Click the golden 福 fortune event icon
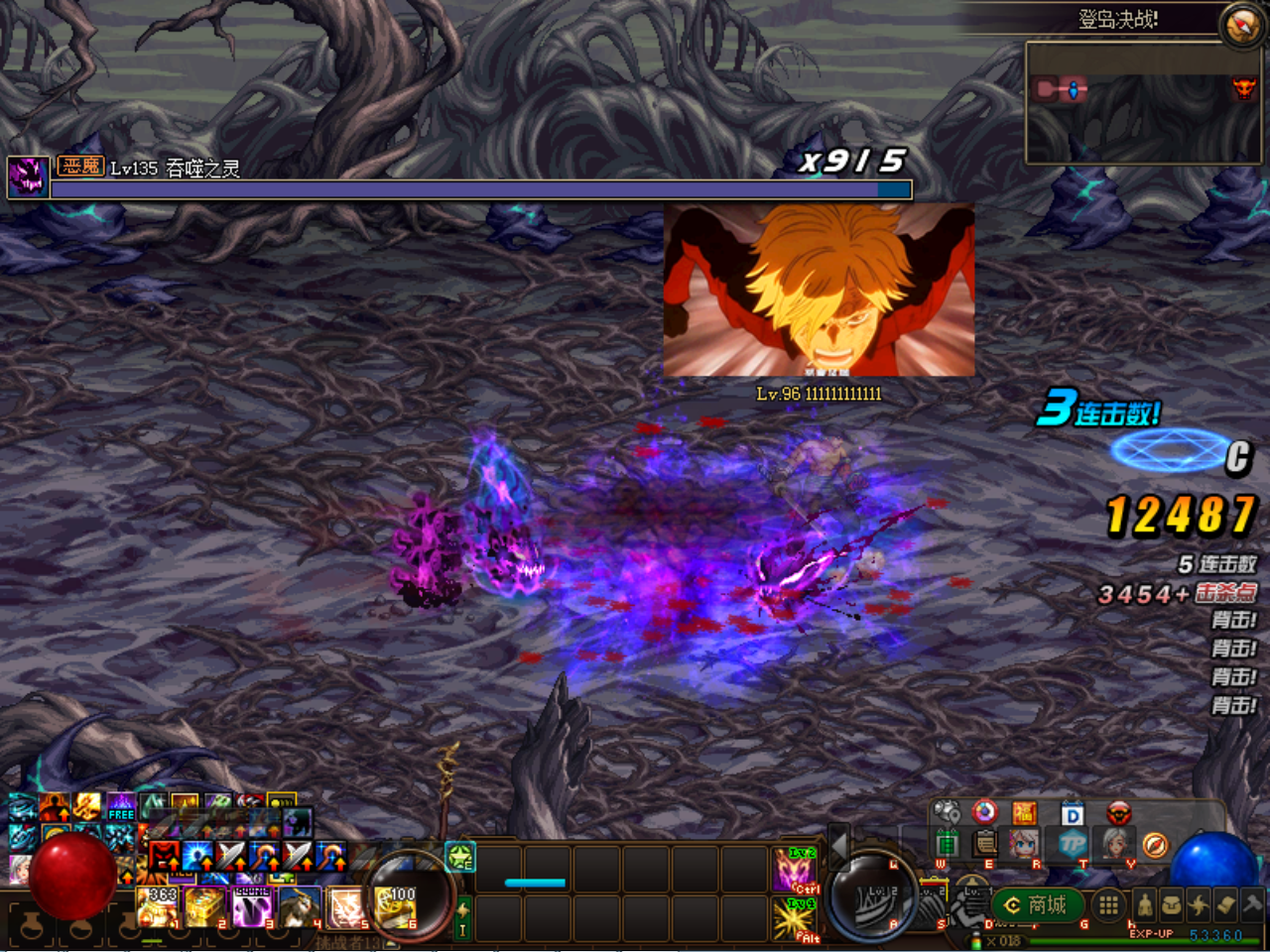1270x952 pixels. coord(1025,812)
